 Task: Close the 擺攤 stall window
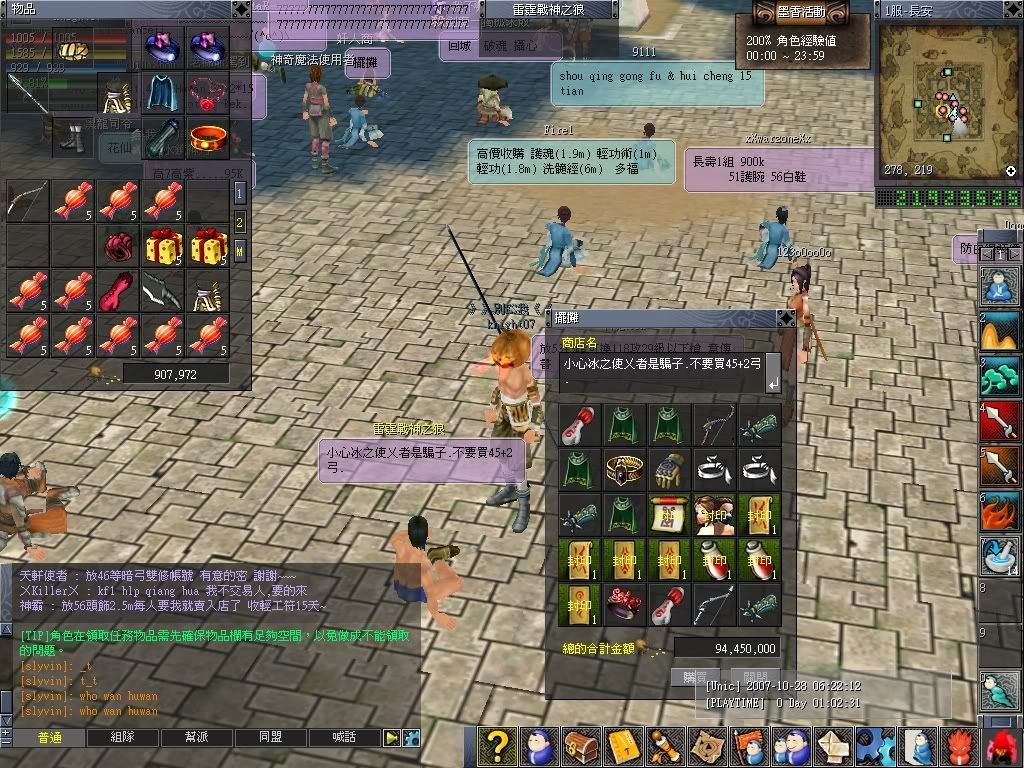pyautogui.click(x=785, y=318)
